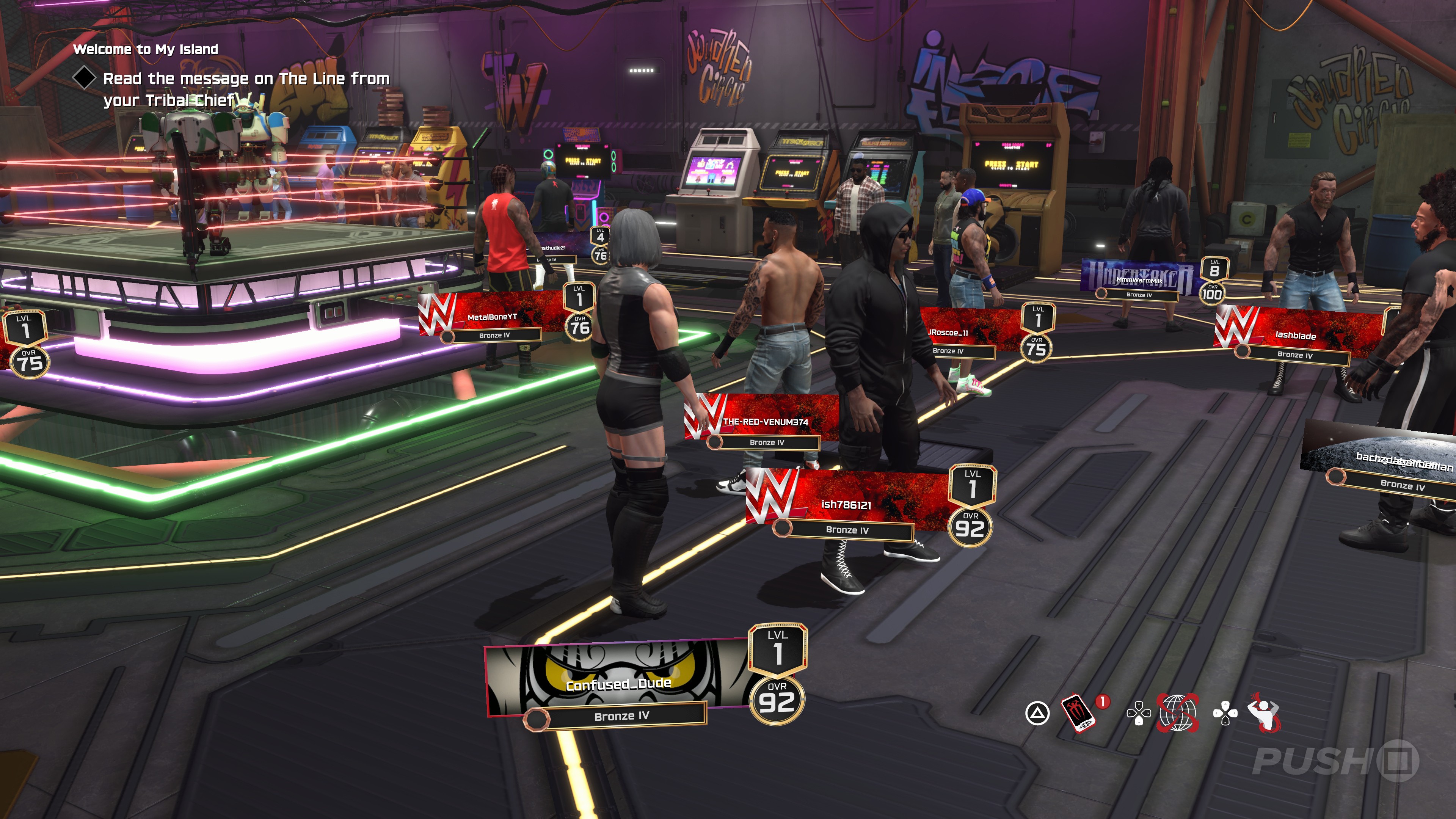Viewport: 1456px width, 819px height.
Task: Choose the lashblade player nameplate
Action: click(x=1295, y=335)
